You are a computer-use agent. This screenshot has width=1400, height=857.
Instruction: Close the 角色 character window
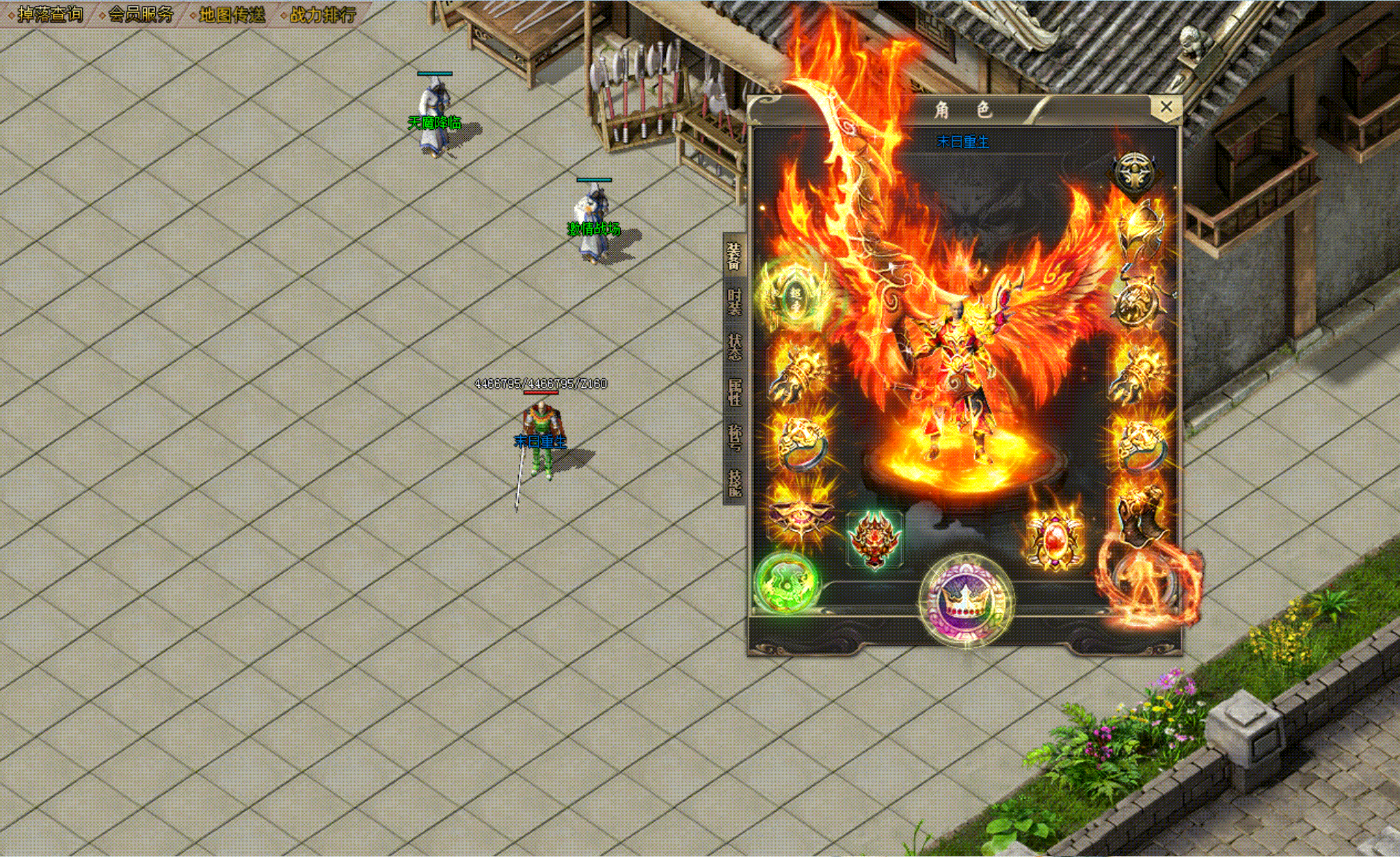coord(1166,107)
